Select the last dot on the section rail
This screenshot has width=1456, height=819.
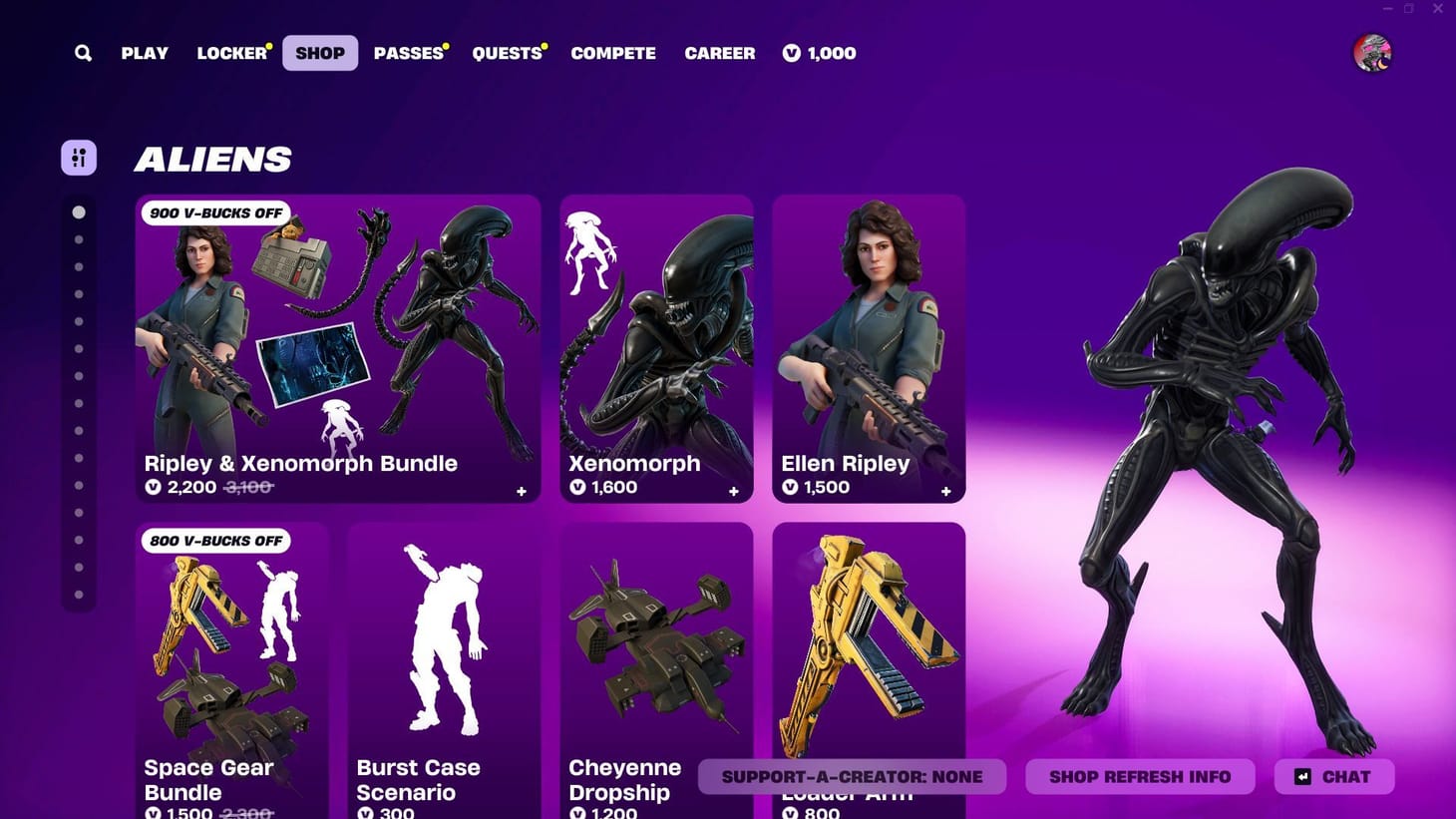tap(79, 595)
